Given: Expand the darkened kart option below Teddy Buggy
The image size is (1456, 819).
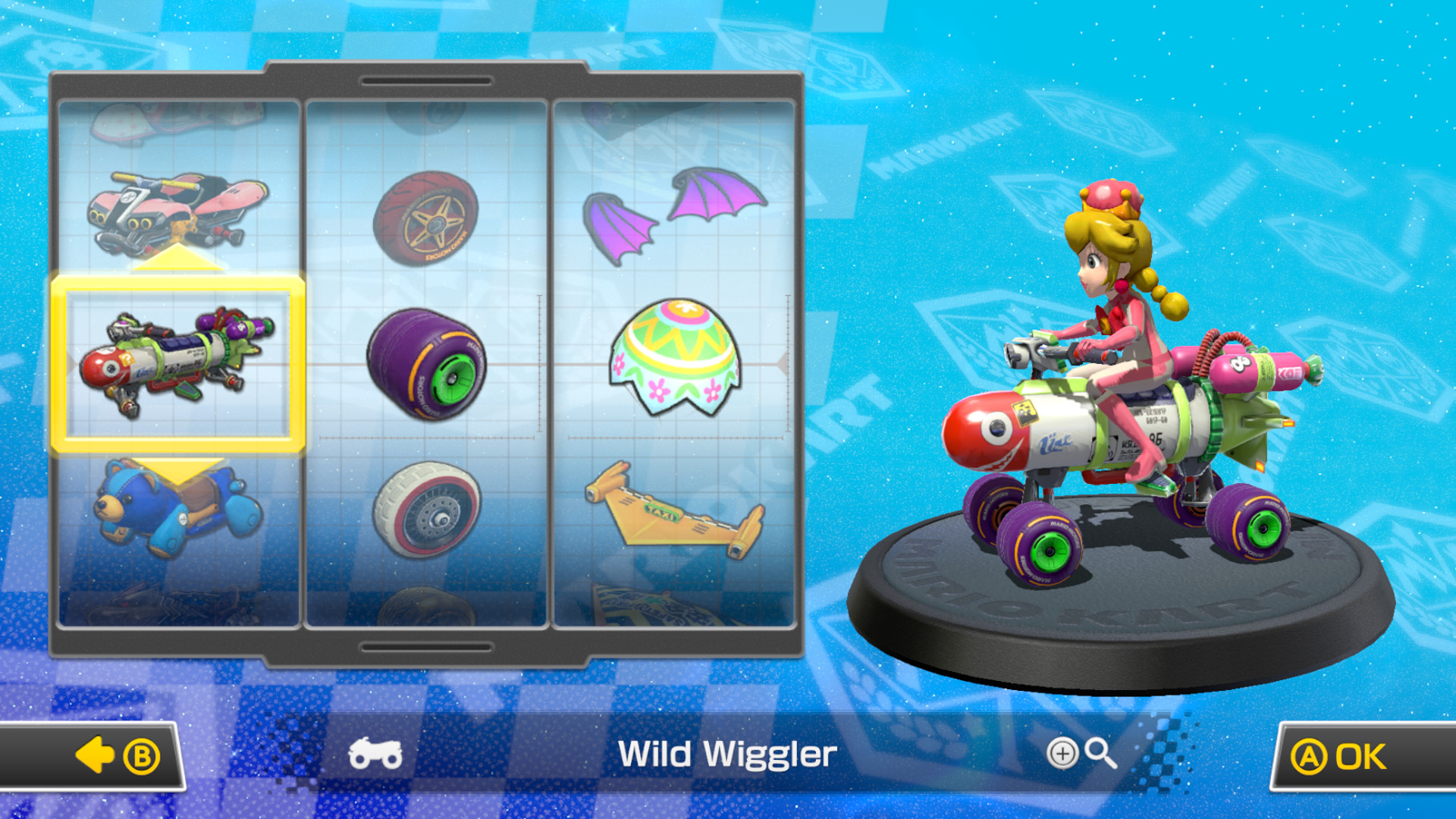Looking at the screenshot, I should pyautogui.click(x=174, y=607).
